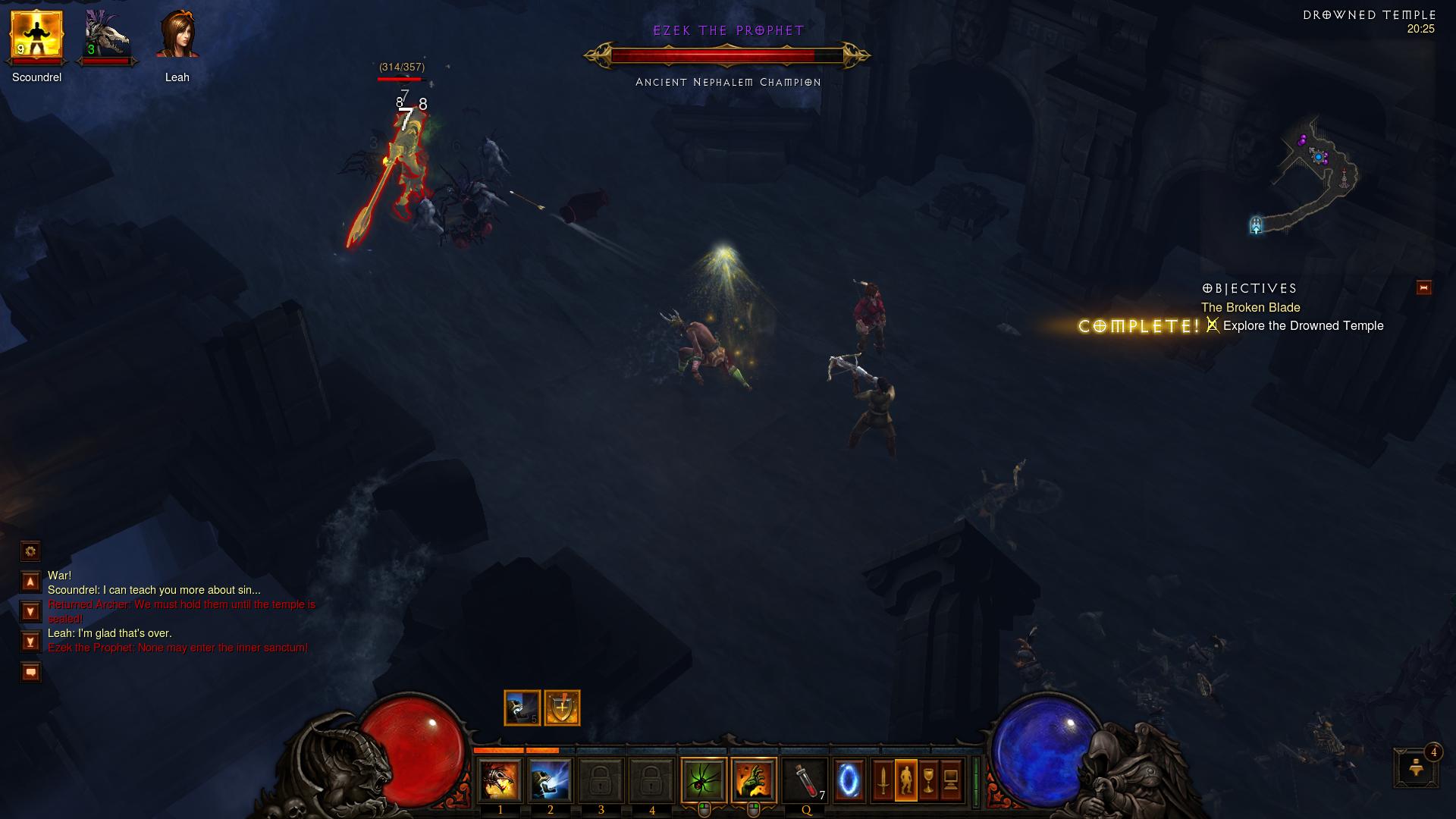This screenshot has width=1456, height=819.
Task: Open chat settings gear
Action: point(30,551)
